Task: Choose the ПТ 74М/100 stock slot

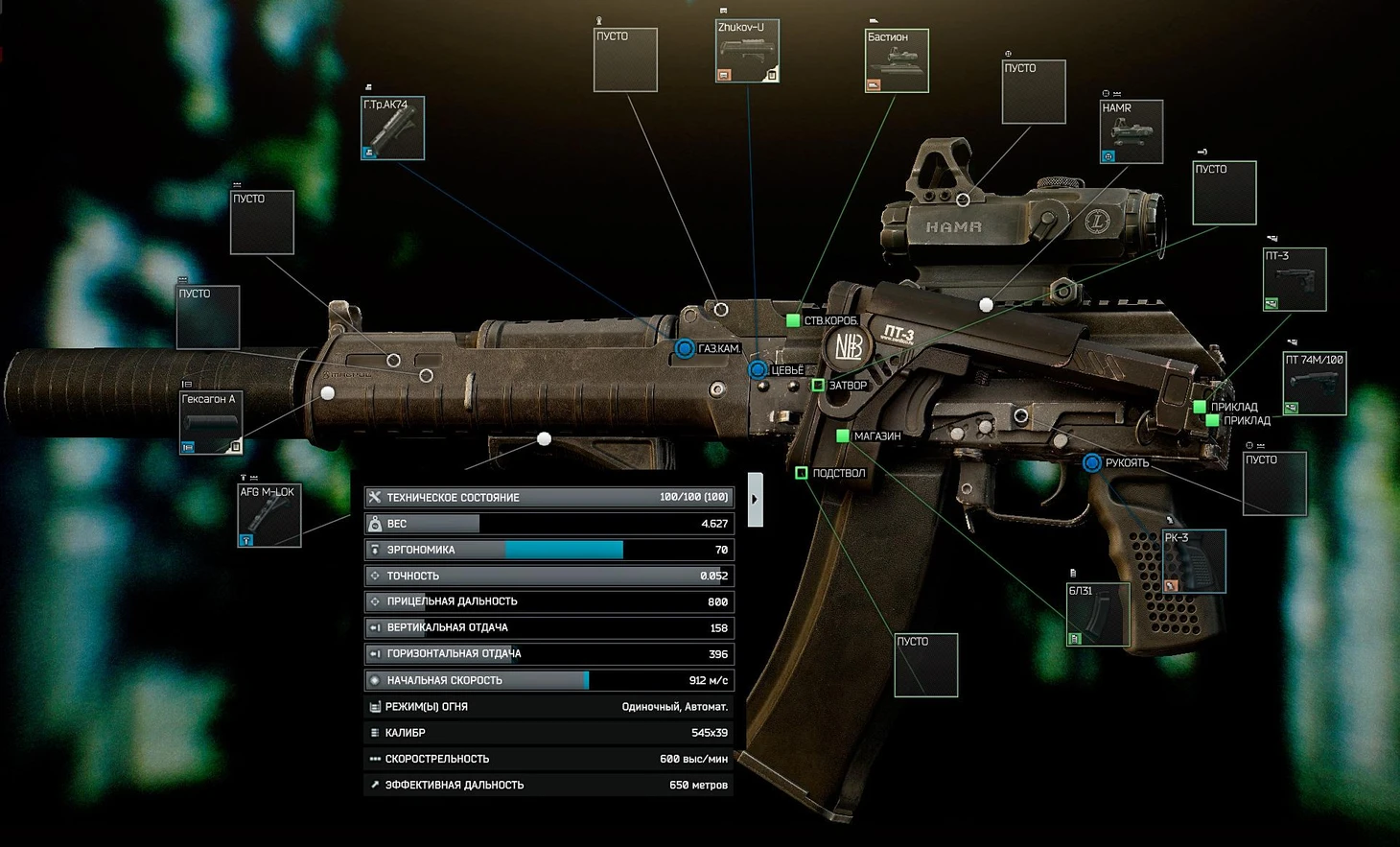Action: 1314,384
